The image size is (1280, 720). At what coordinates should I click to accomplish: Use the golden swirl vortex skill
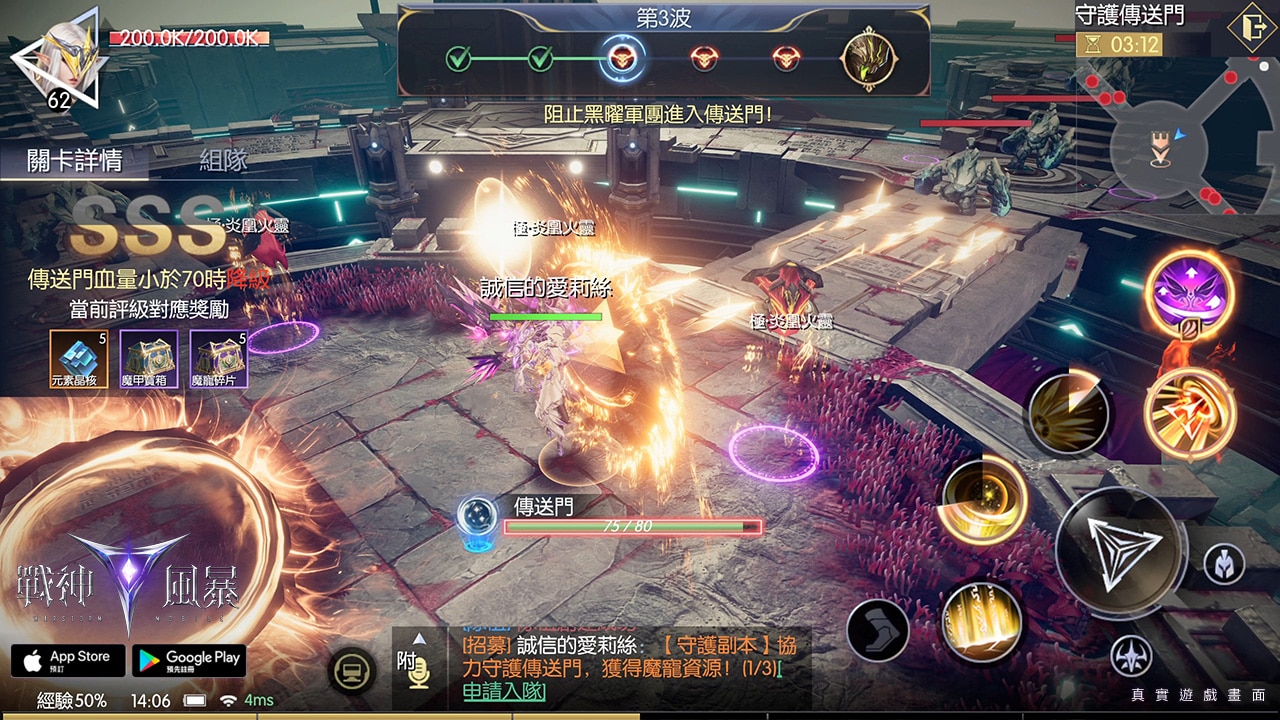tap(983, 502)
